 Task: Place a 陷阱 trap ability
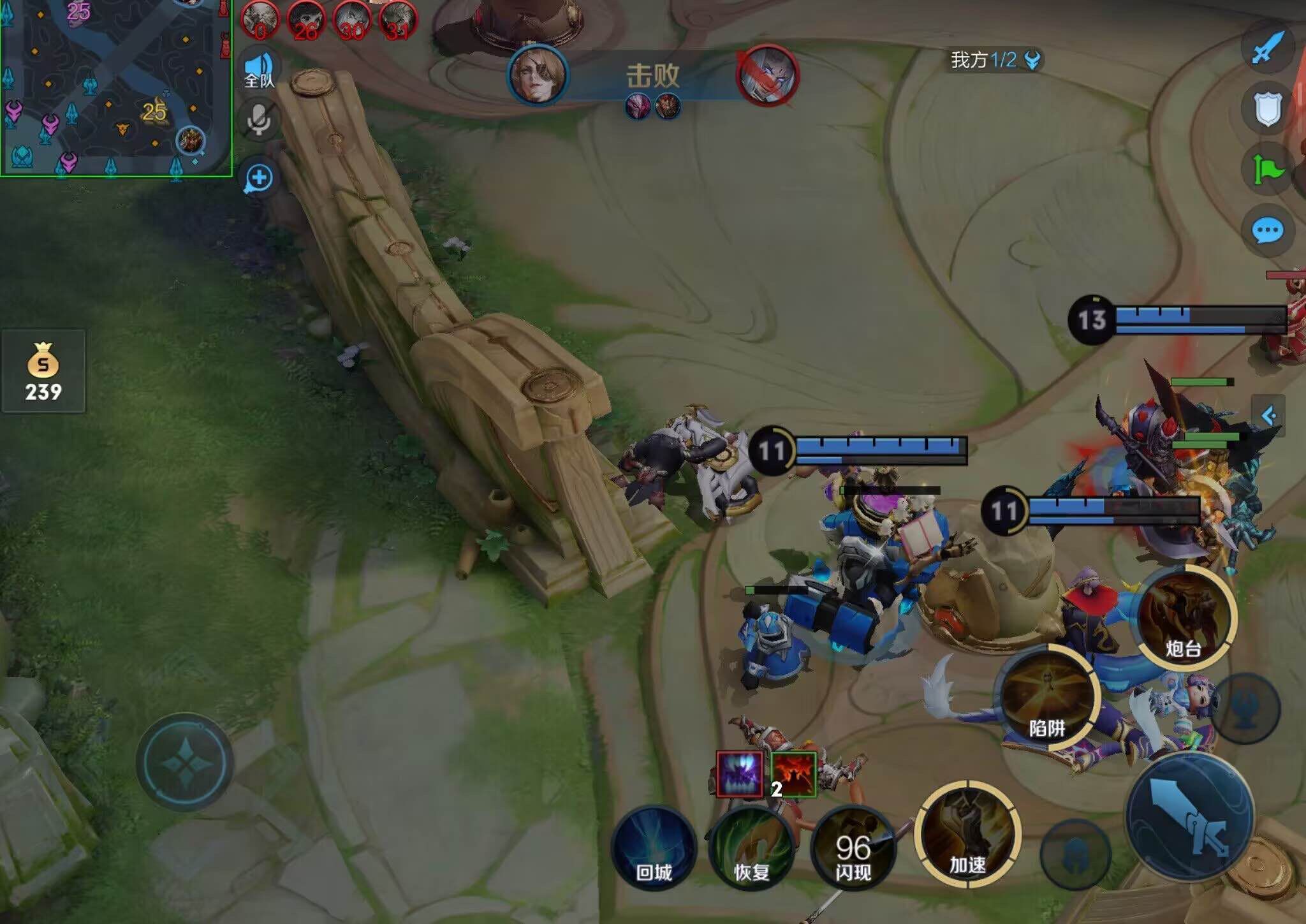pyautogui.click(x=1047, y=698)
